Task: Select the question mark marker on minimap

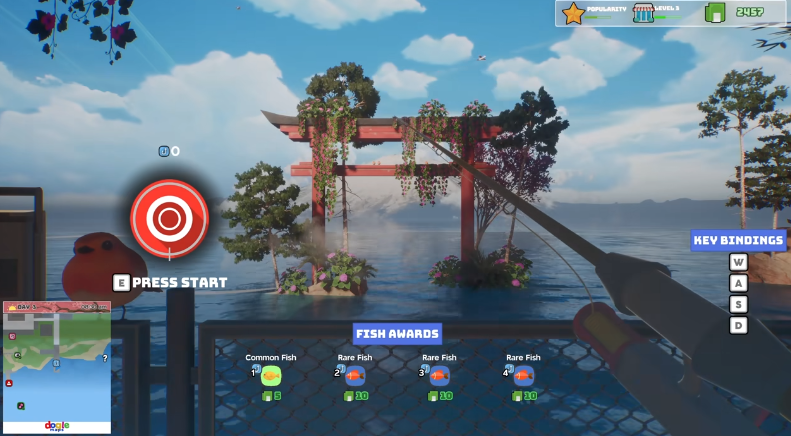Action: pos(105,358)
